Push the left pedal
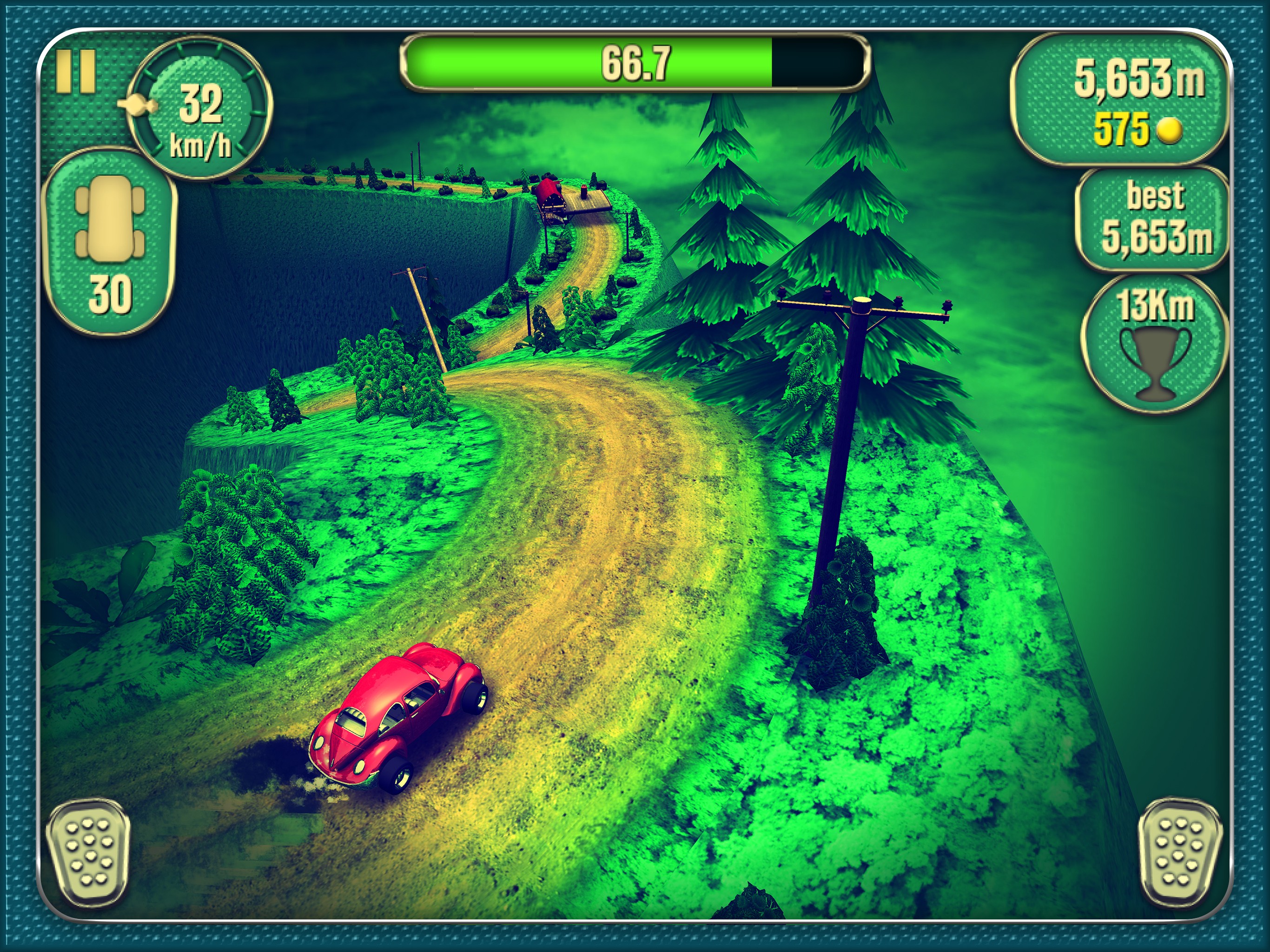The image size is (1270, 952). pyautogui.click(x=87, y=855)
